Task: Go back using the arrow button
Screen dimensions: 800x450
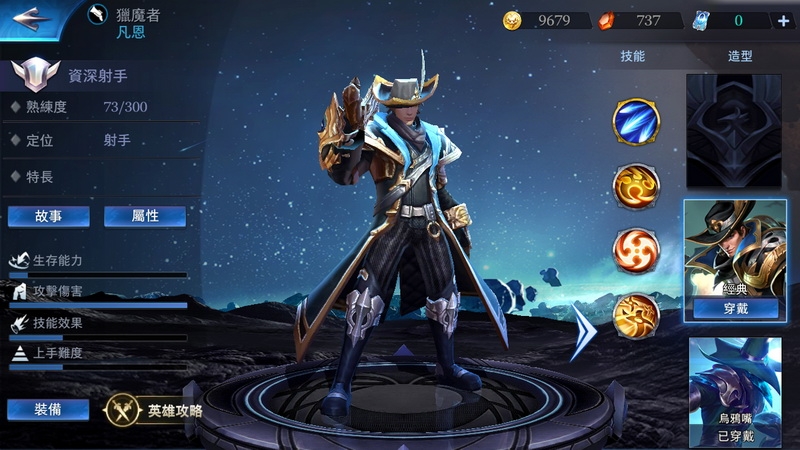Action: 32,17
